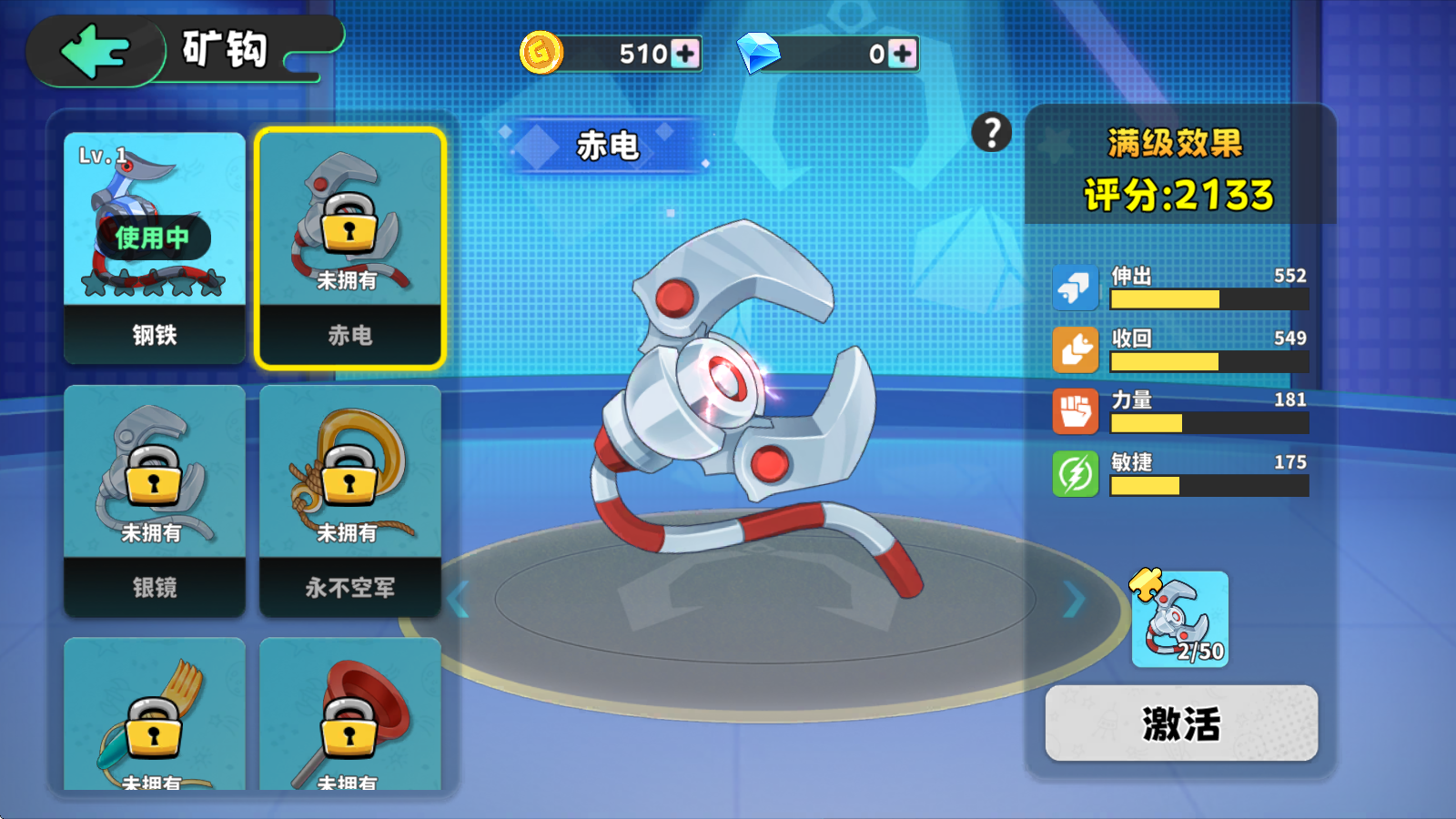The width and height of the screenshot is (1456, 819).
Task: Click the green back arrow
Action: coord(94,50)
